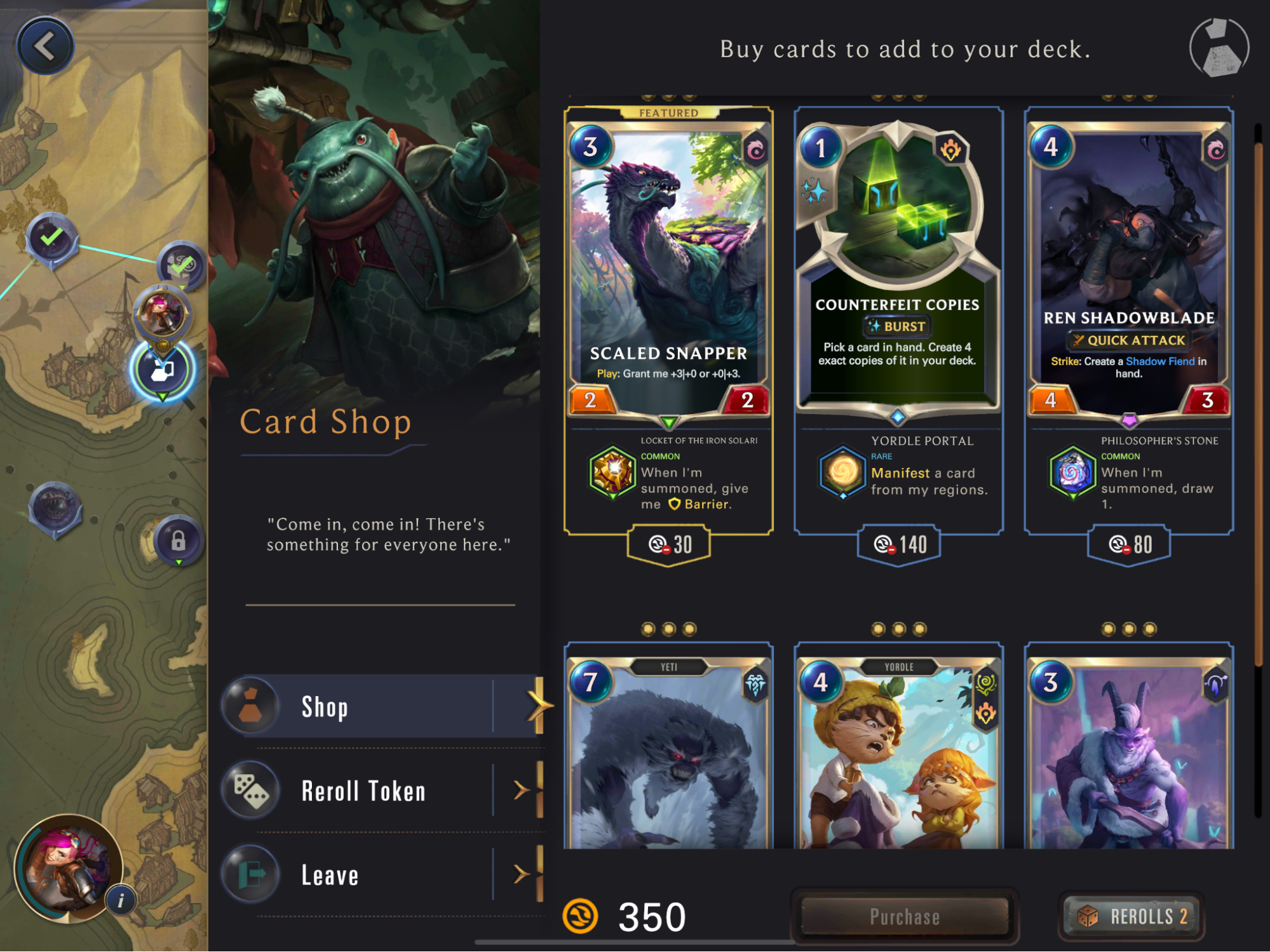Go back using the arrow button

pyautogui.click(x=45, y=46)
